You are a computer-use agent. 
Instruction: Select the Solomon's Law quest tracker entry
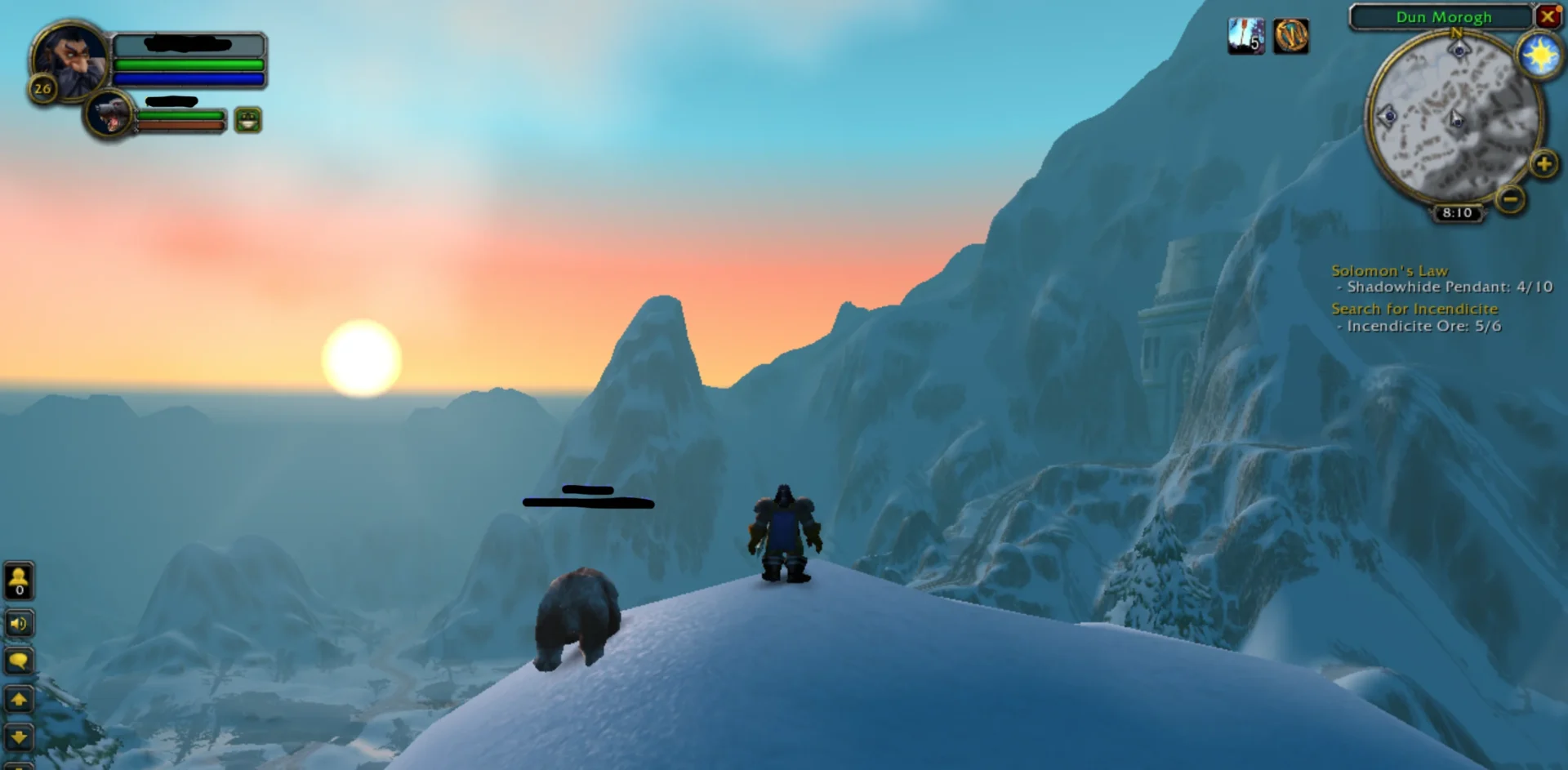(1389, 270)
